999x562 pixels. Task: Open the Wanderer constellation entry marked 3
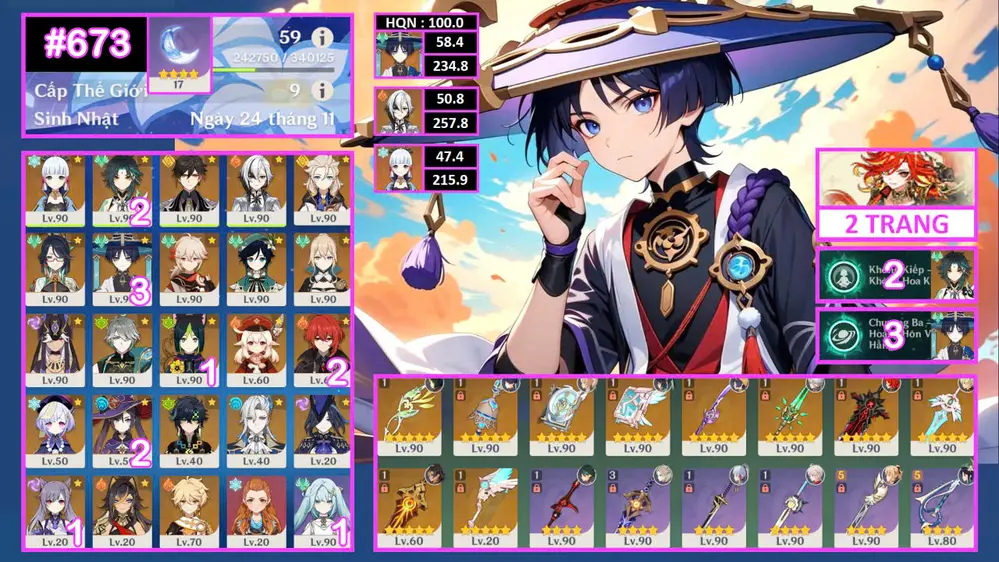[x=895, y=336]
